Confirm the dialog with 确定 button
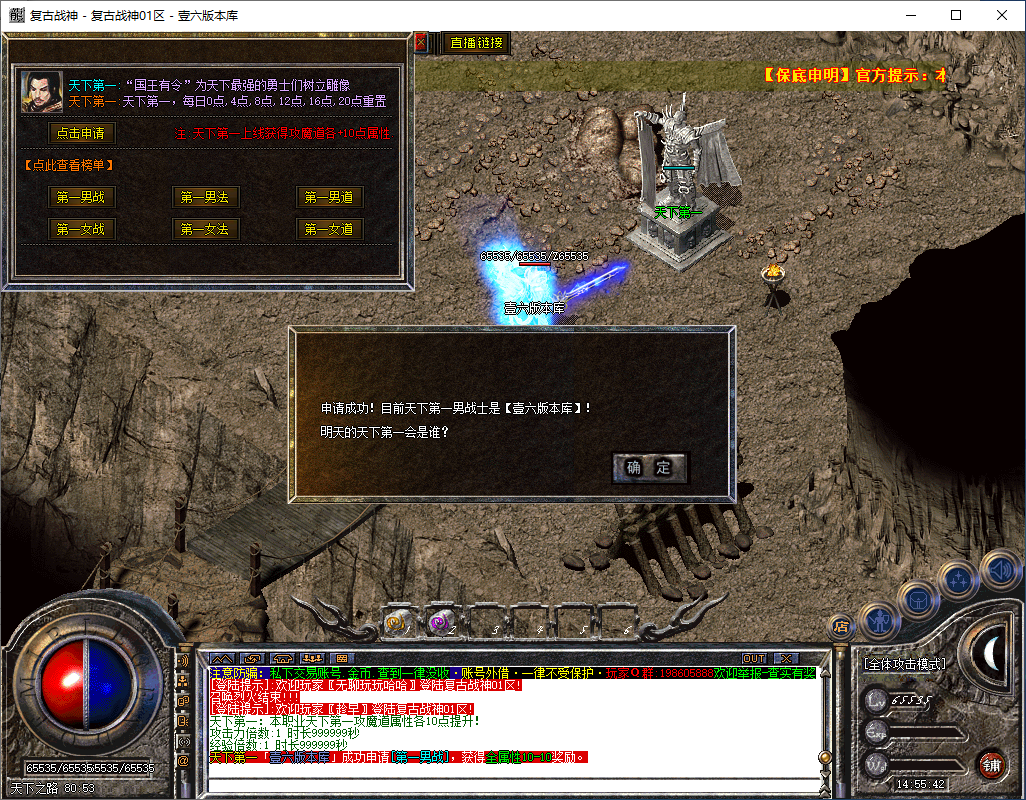Viewport: 1026px width, 800px height. pyautogui.click(x=649, y=467)
